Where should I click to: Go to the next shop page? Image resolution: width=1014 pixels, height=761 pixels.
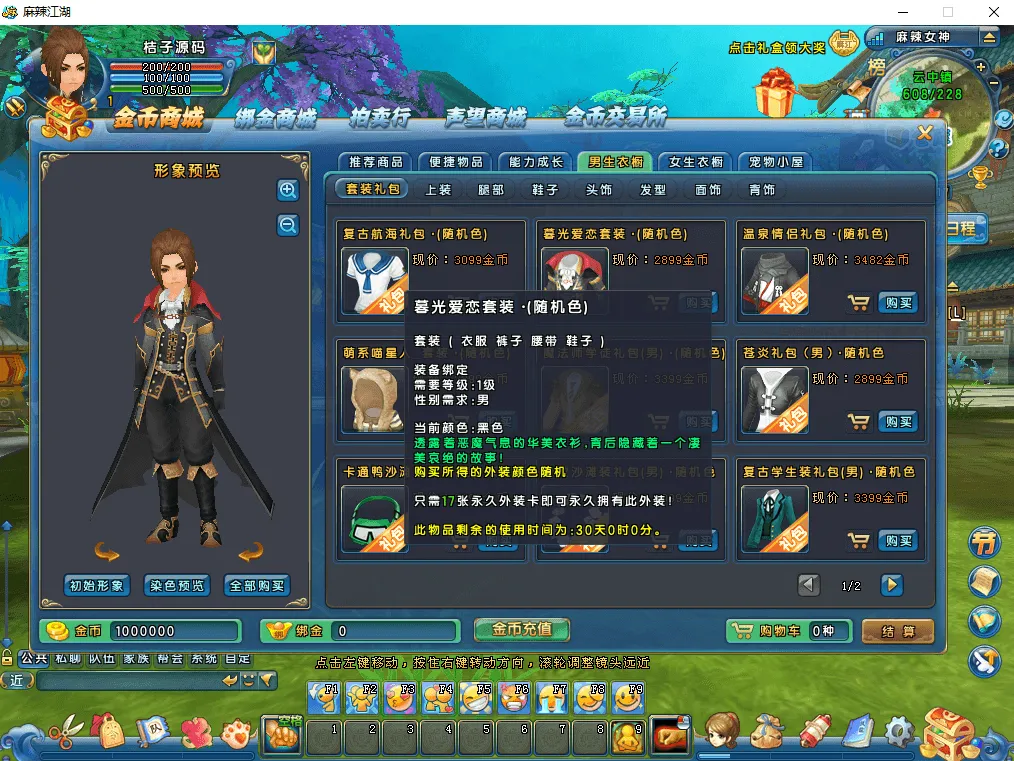(891, 585)
